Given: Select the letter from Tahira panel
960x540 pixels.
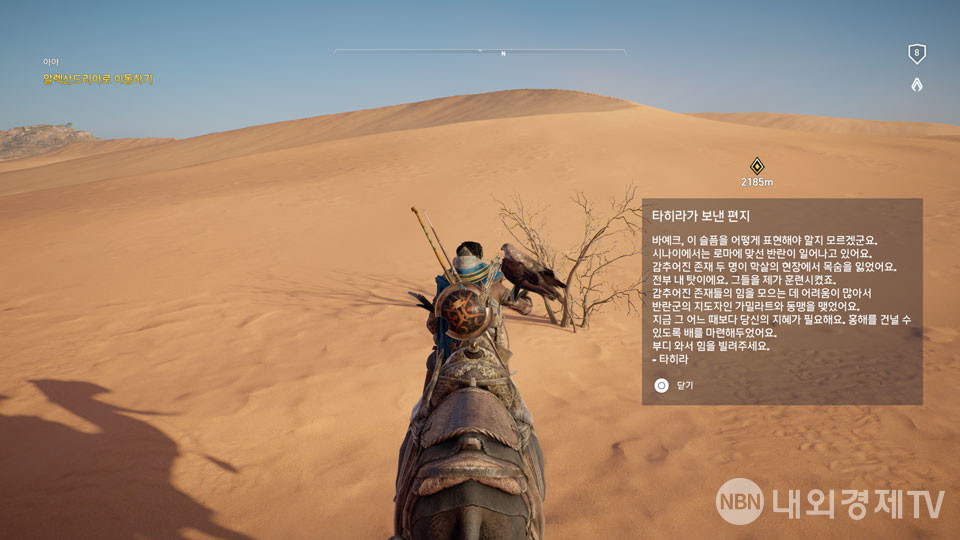Looking at the screenshot, I should point(781,300).
